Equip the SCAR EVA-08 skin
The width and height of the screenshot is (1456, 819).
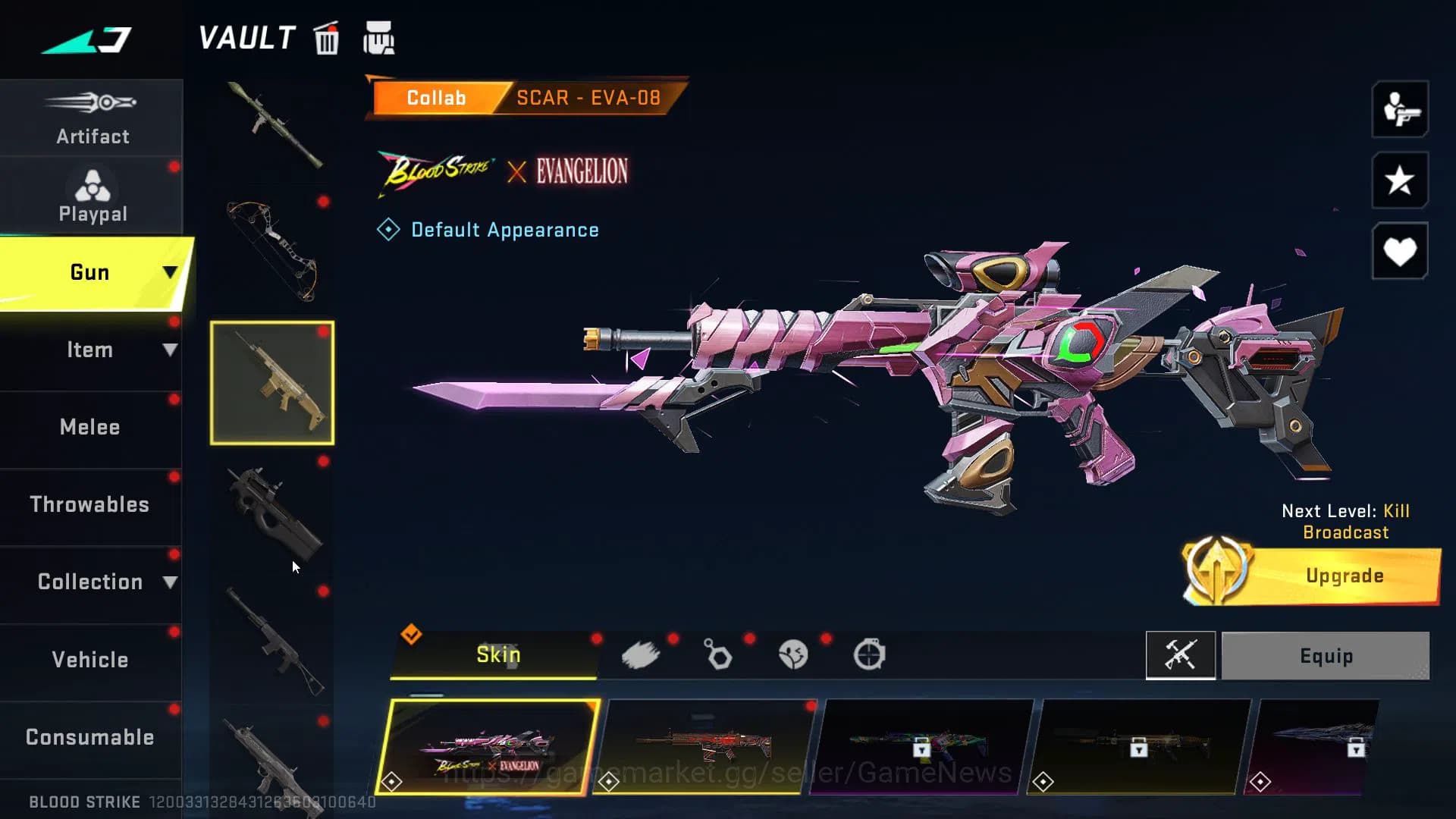coord(1326,656)
